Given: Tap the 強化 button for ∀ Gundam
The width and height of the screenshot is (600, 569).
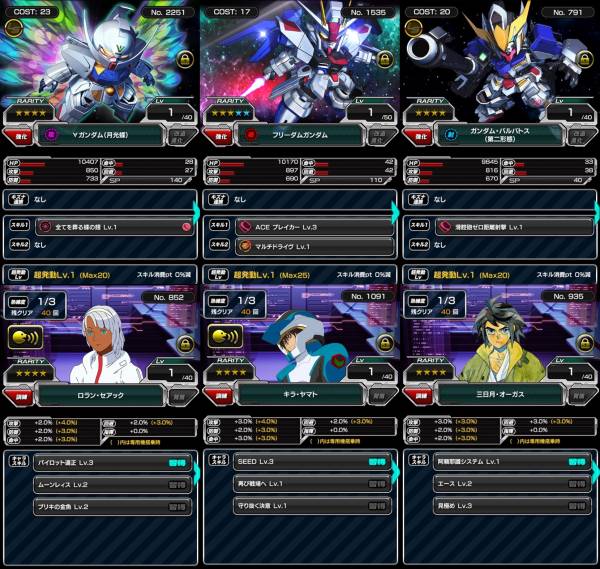Looking at the screenshot, I should [x=16, y=133].
